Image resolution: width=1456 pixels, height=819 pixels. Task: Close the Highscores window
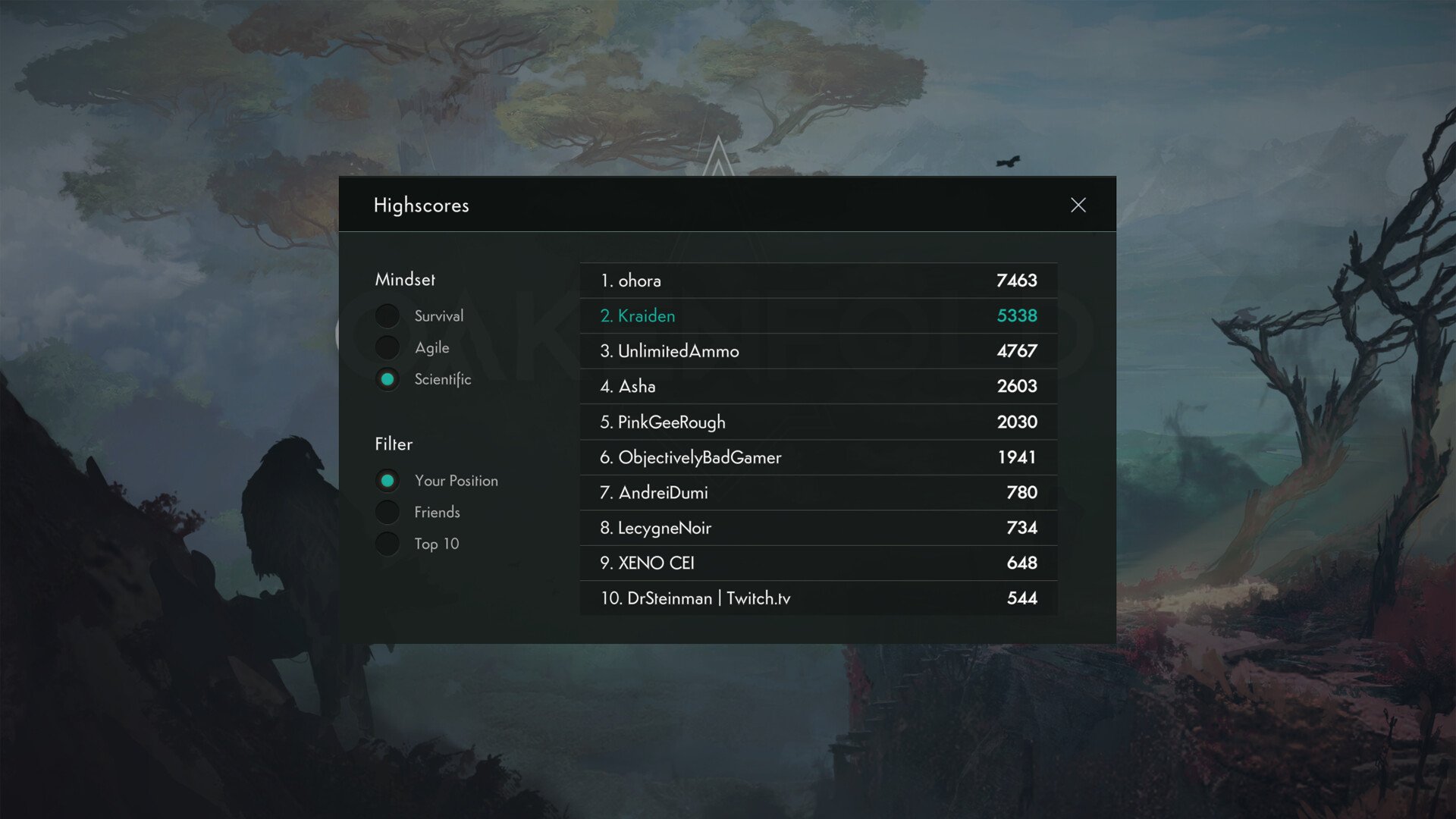pyautogui.click(x=1078, y=205)
